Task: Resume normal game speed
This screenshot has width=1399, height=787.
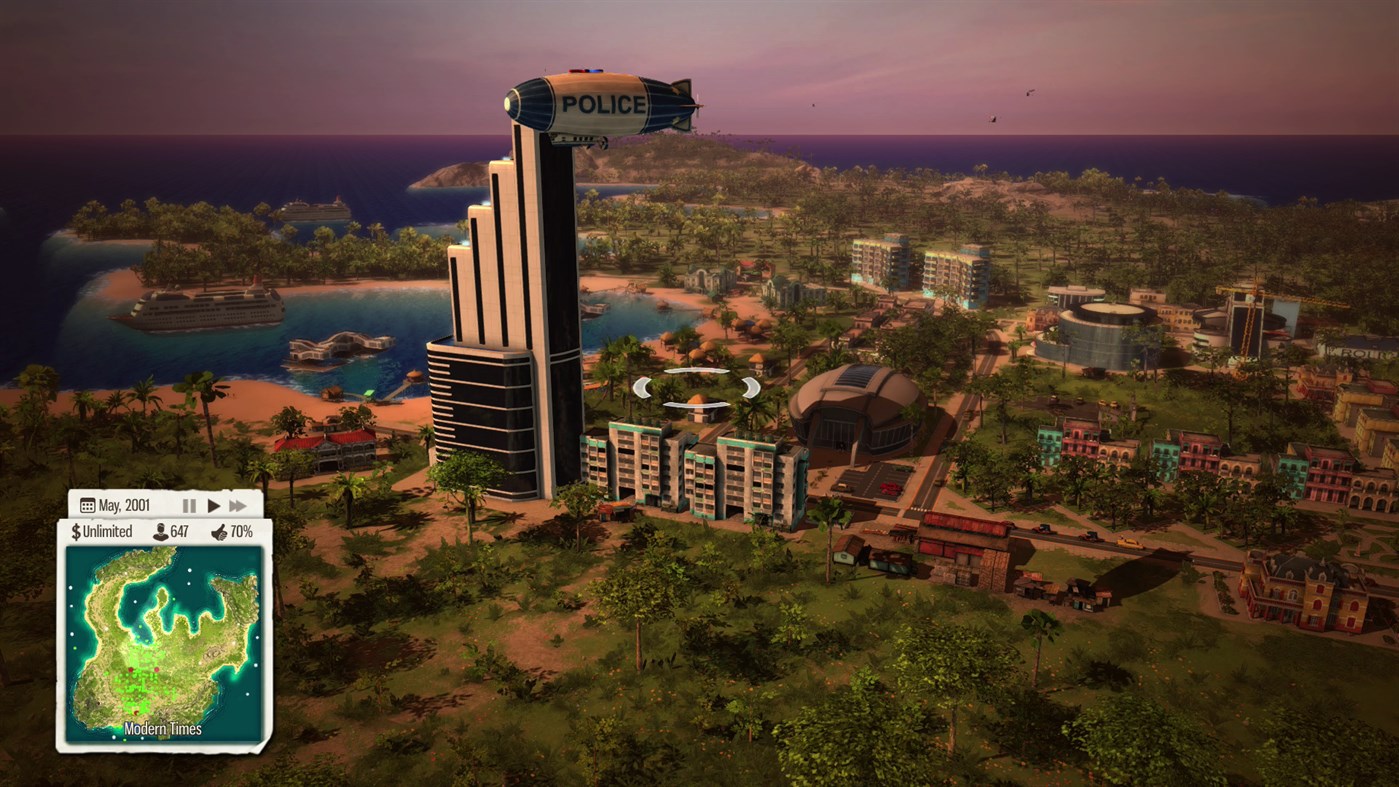Action: coord(213,505)
